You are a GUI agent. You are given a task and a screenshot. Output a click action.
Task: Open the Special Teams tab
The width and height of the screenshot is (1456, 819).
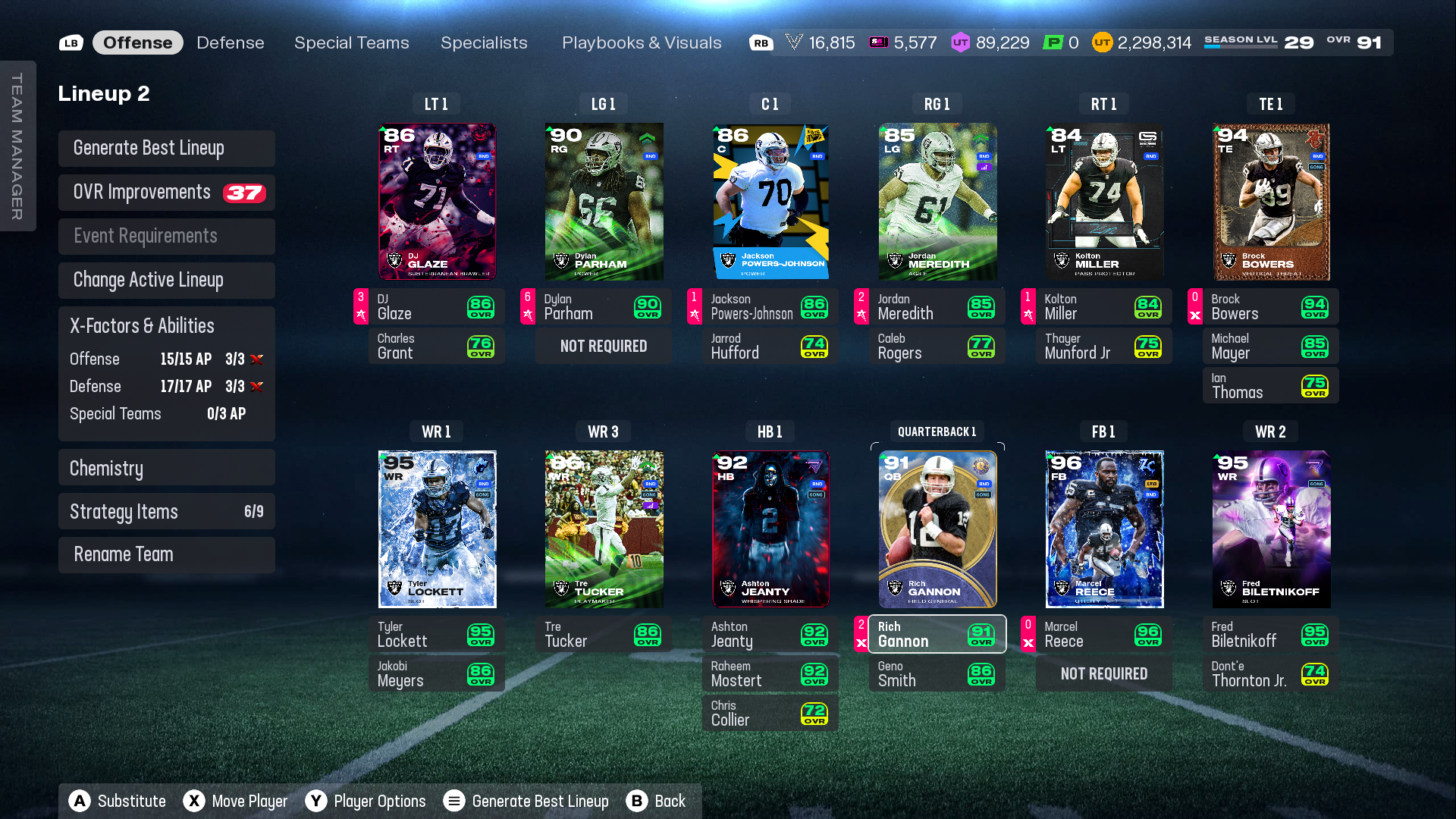tap(351, 42)
